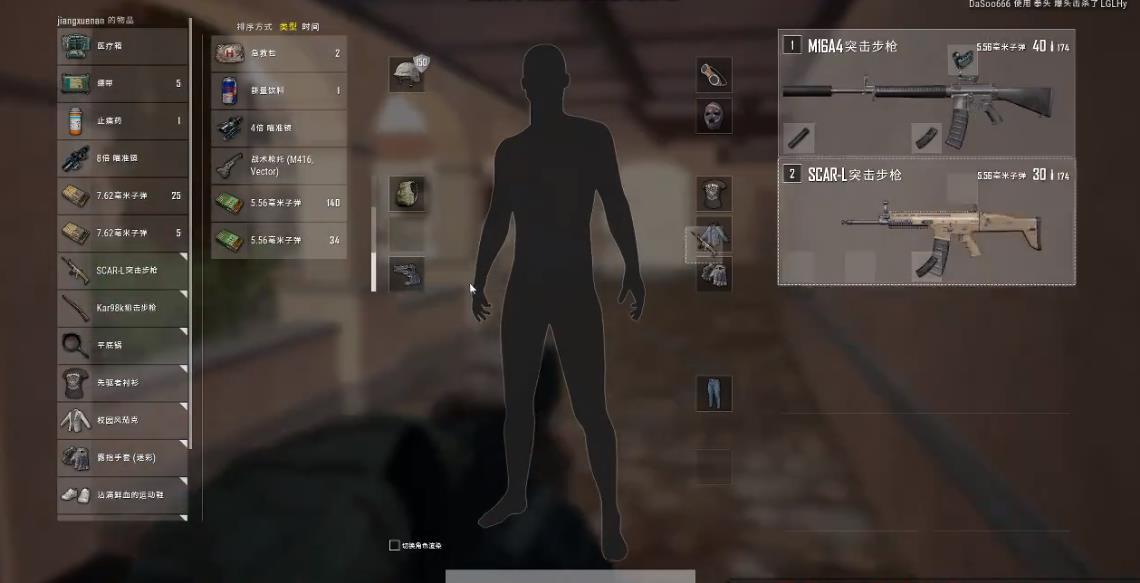Sort inventory by 类型 (type)
Image resolution: width=1140 pixels, height=583 pixels.
tap(288, 26)
